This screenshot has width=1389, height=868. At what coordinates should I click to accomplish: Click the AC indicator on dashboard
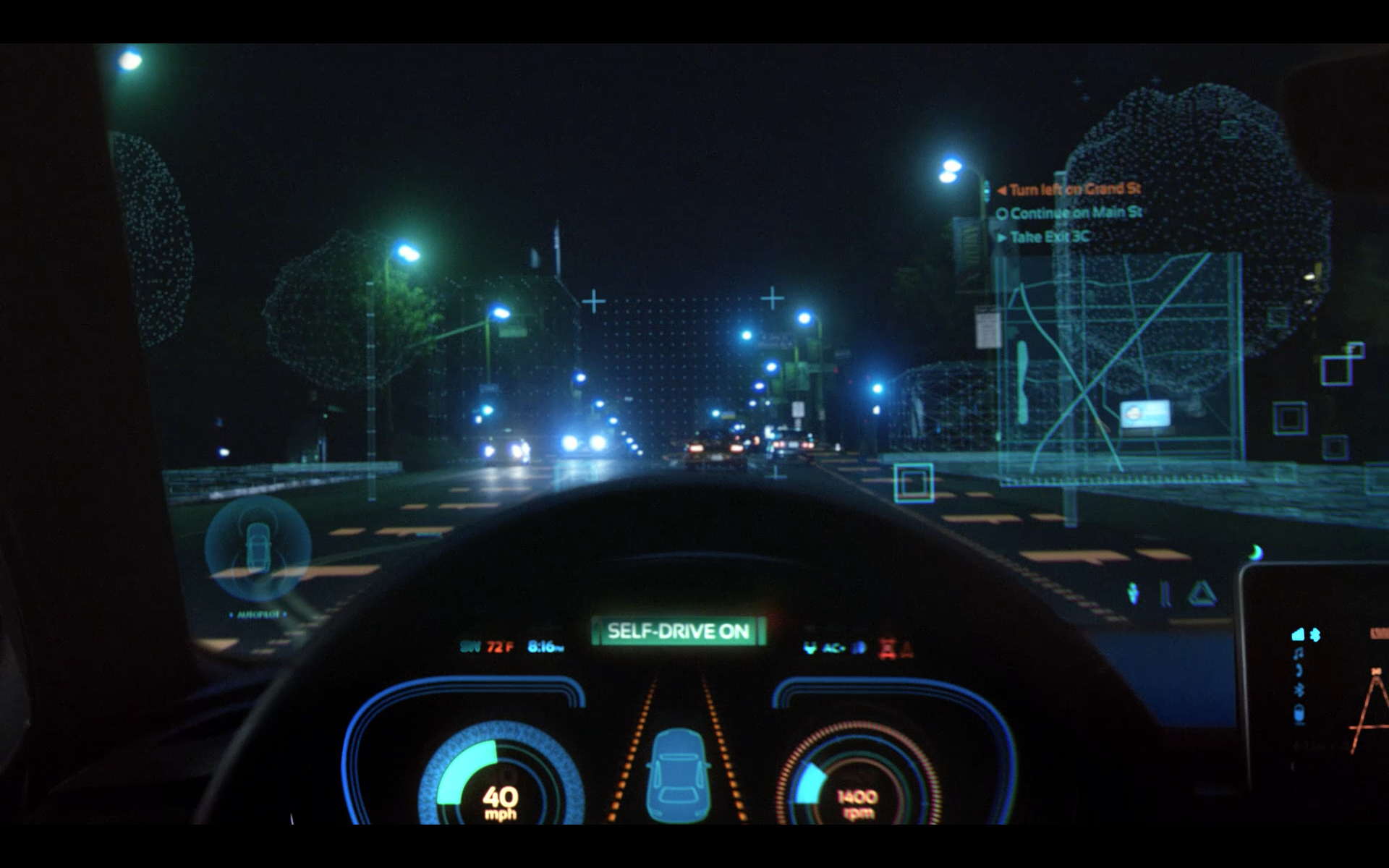pyautogui.click(x=833, y=647)
